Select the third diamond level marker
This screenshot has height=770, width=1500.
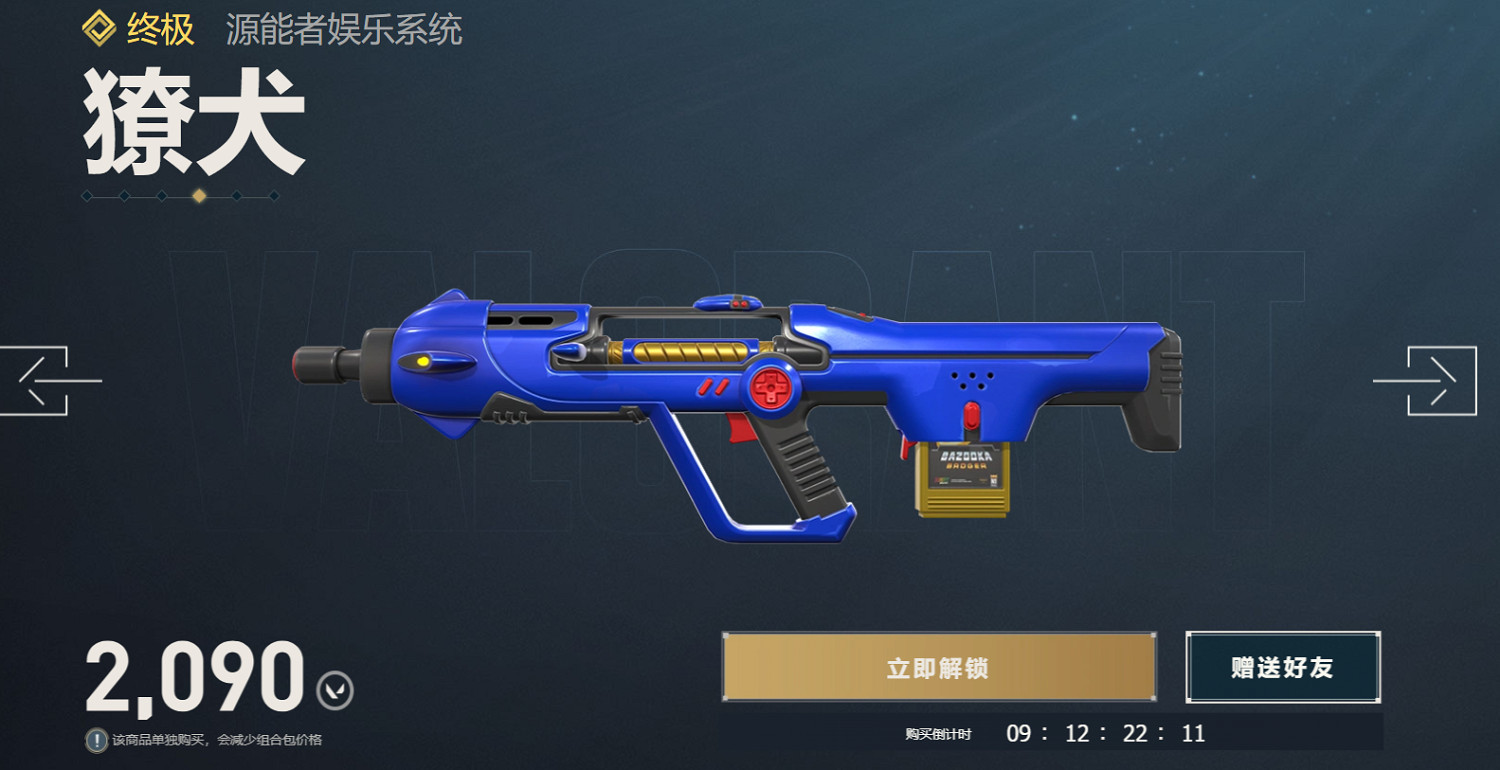click(162, 196)
